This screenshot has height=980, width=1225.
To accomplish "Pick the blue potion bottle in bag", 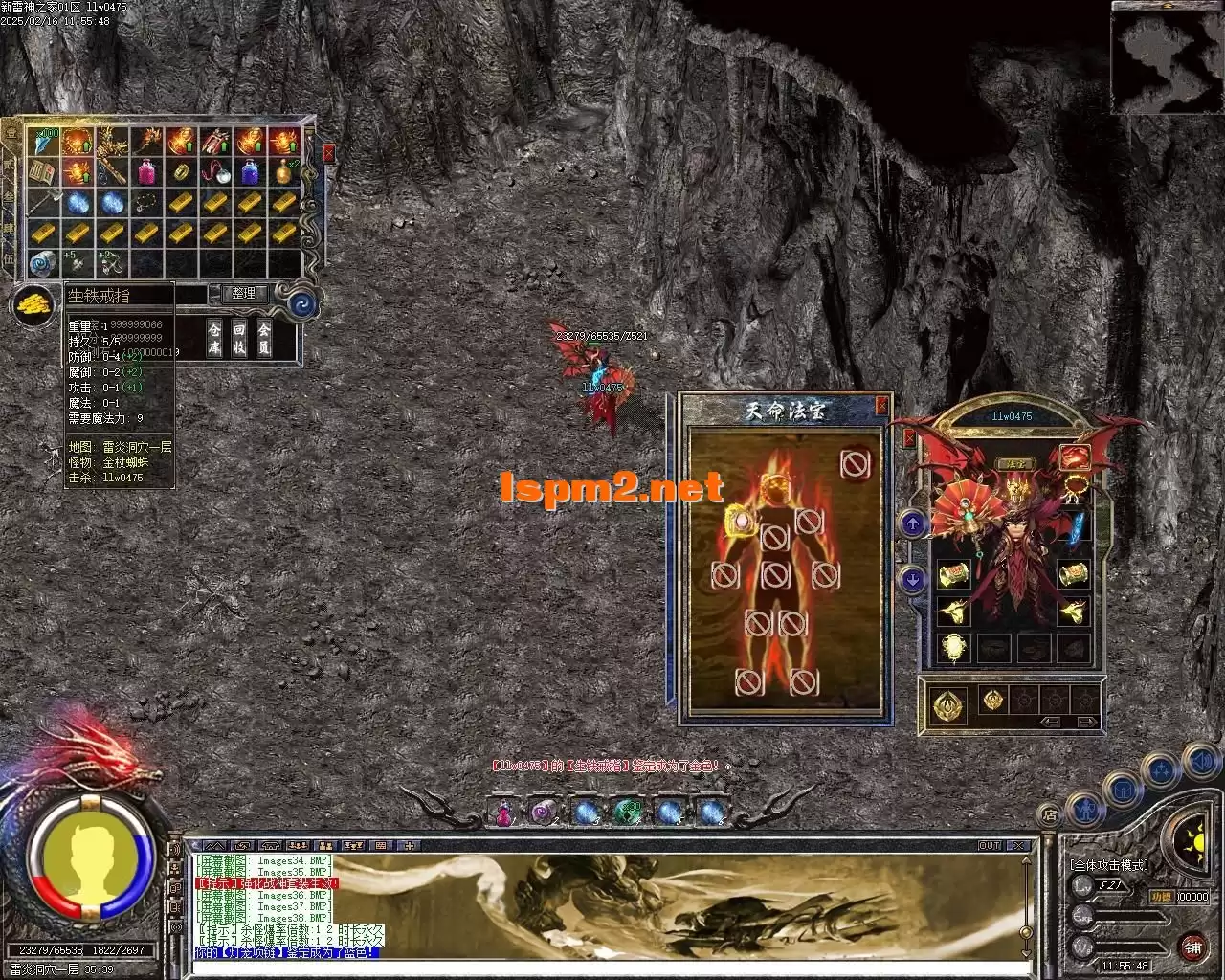I will pyautogui.click(x=250, y=172).
